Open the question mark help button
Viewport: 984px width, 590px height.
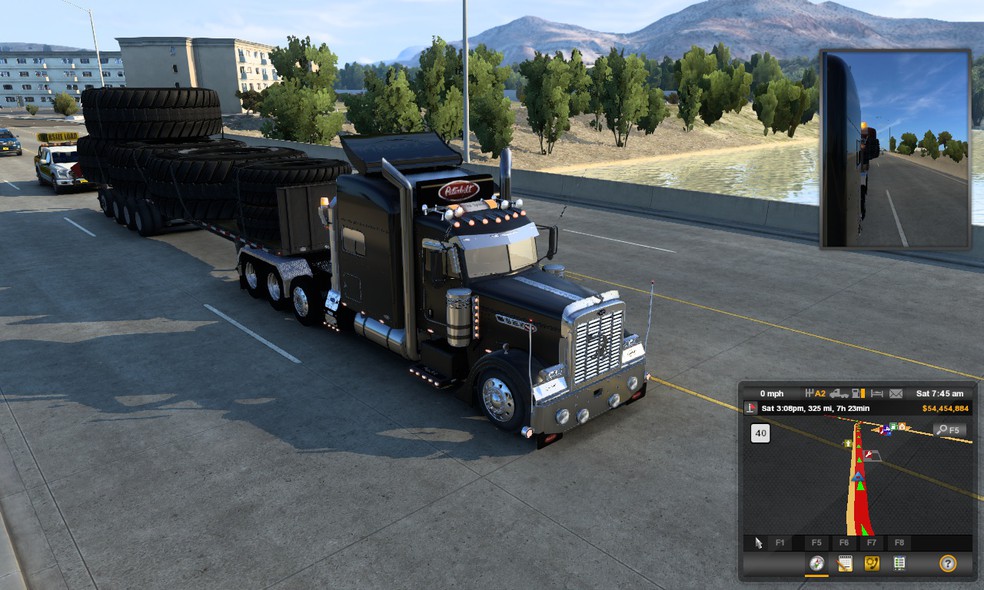[947, 564]
